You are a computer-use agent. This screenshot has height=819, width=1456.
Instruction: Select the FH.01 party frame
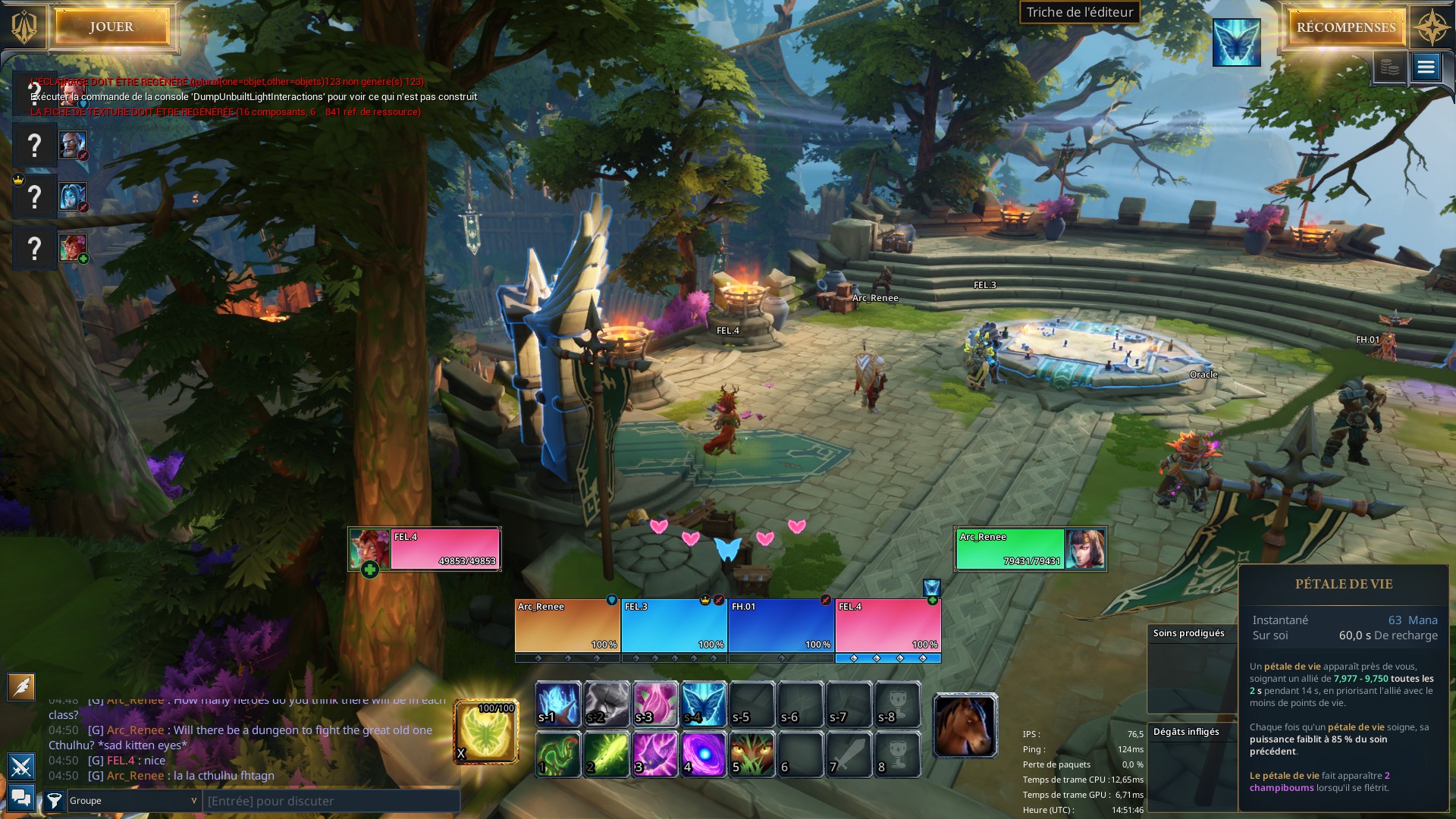[781, 626]
